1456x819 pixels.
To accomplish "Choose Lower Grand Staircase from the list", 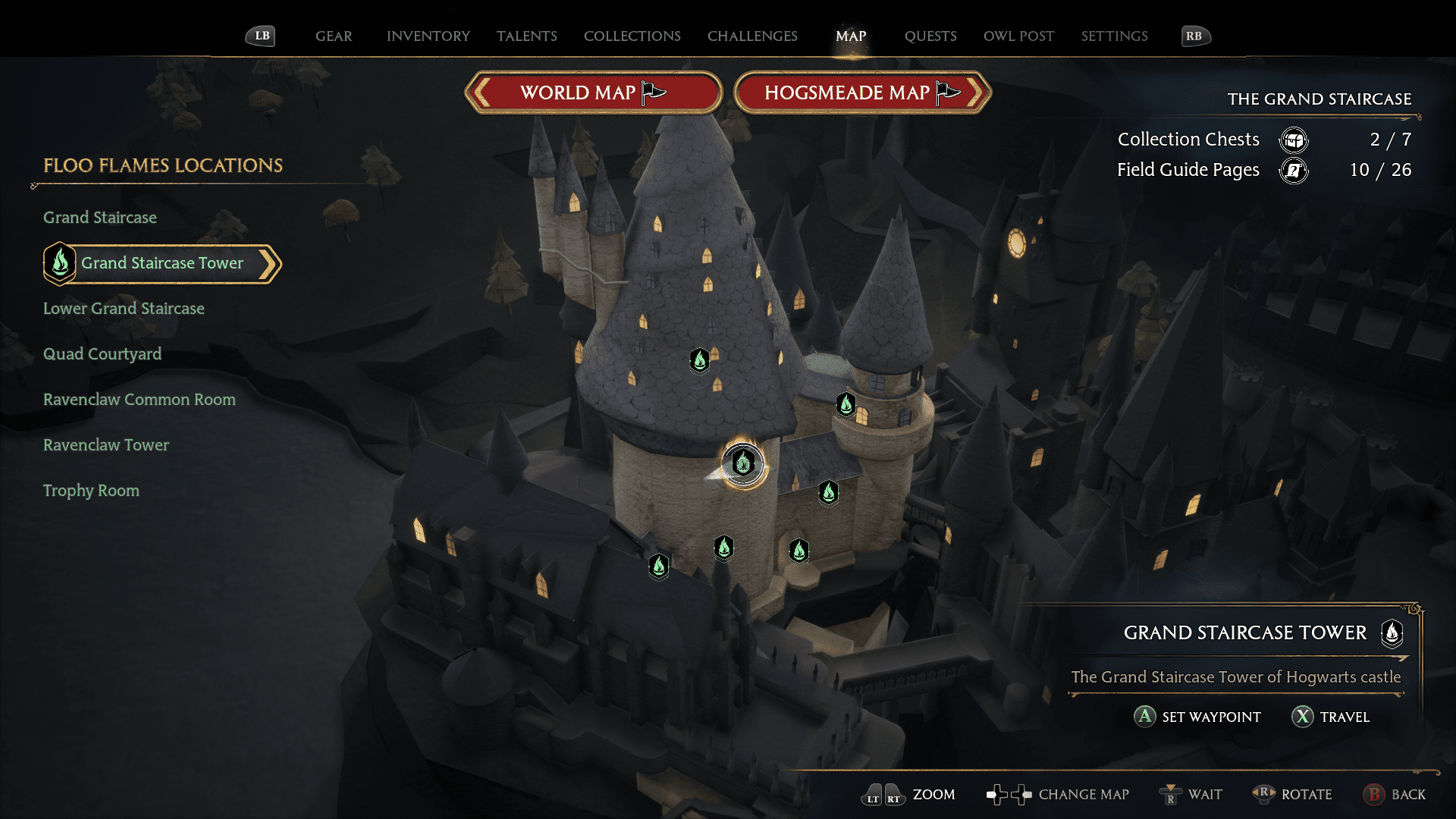I will [124, 309].
